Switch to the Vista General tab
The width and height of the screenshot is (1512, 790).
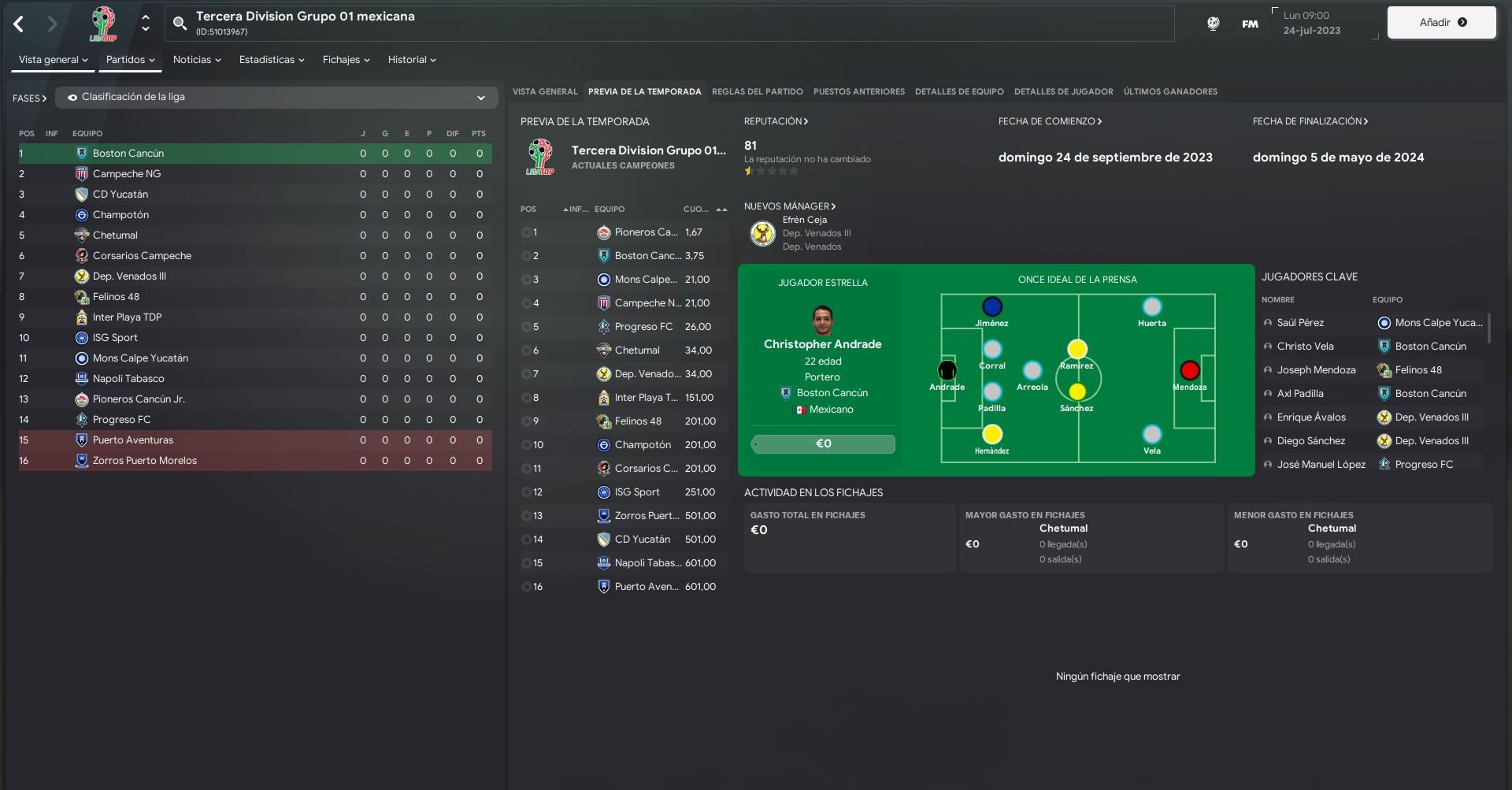pos(545,92)
